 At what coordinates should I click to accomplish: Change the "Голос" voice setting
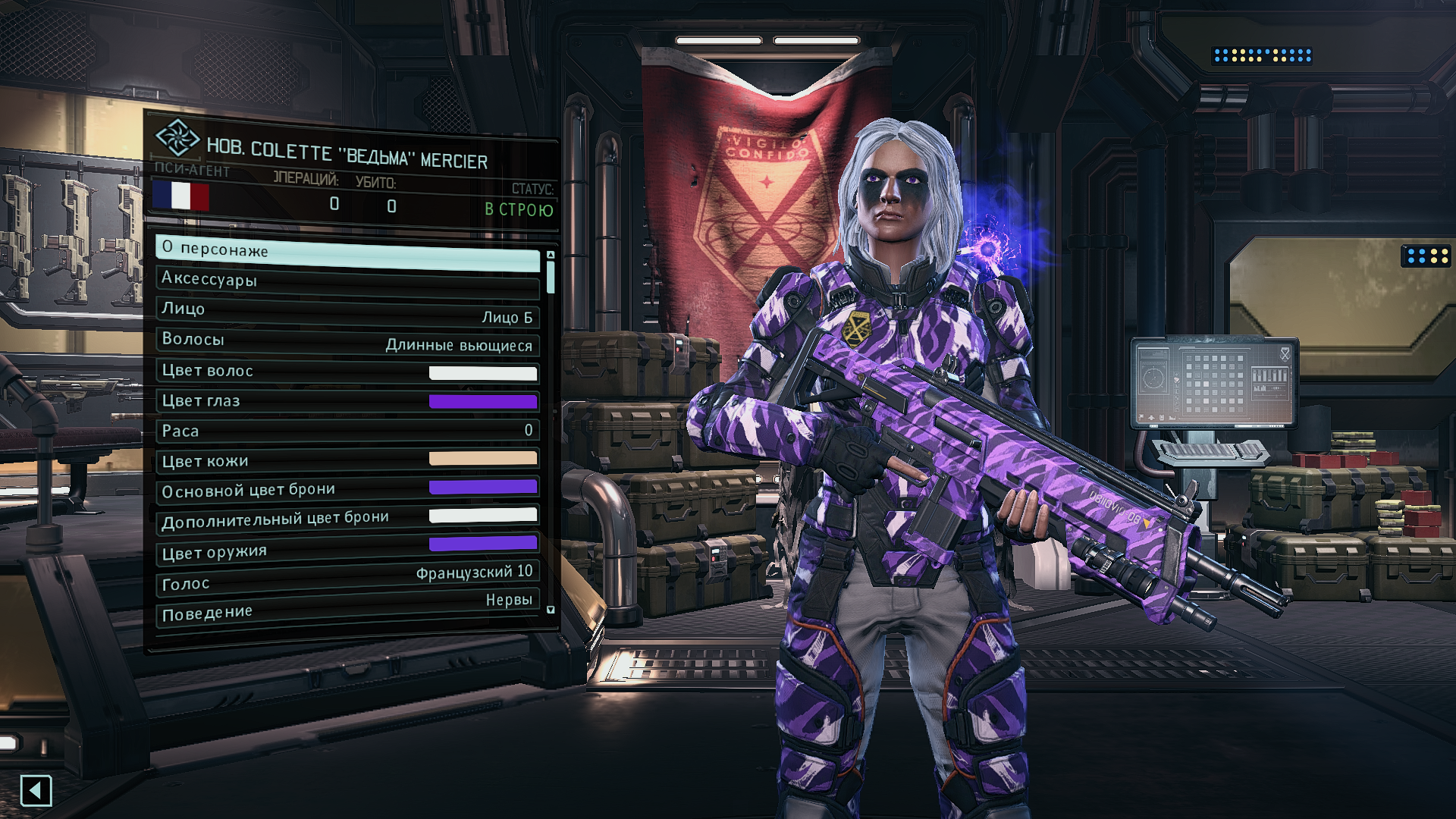click(x=347, y=579)
